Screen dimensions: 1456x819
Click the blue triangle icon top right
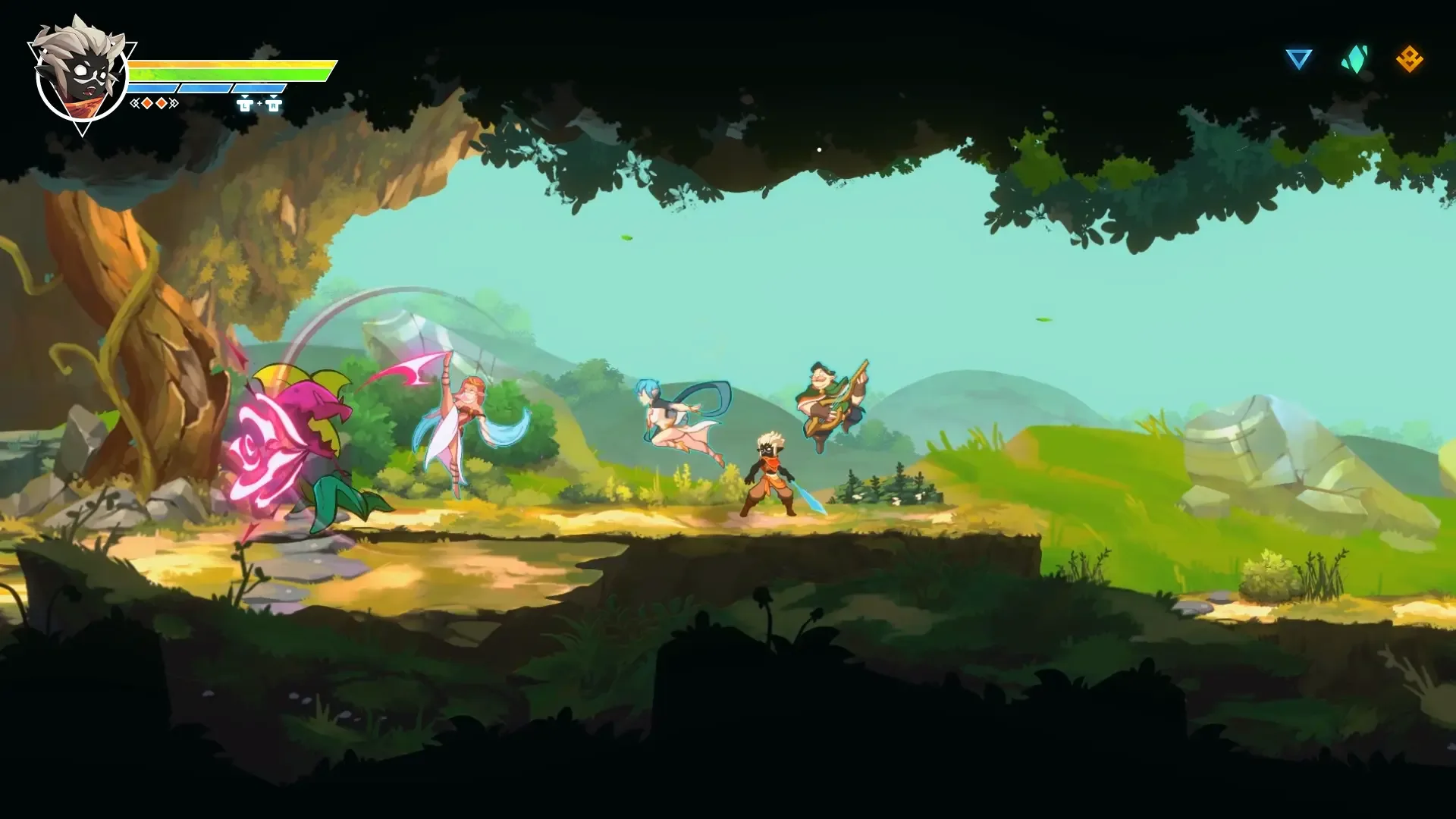1298,56
